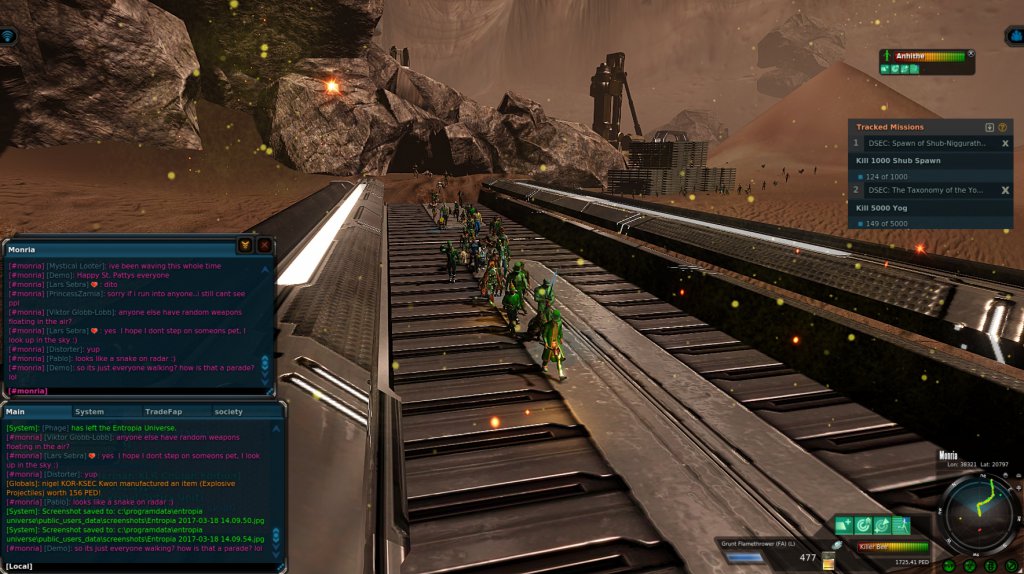Close the Monria chat window
Image resolution: width=1024 pixels, height=574 pixels.
tap(264, 245)
